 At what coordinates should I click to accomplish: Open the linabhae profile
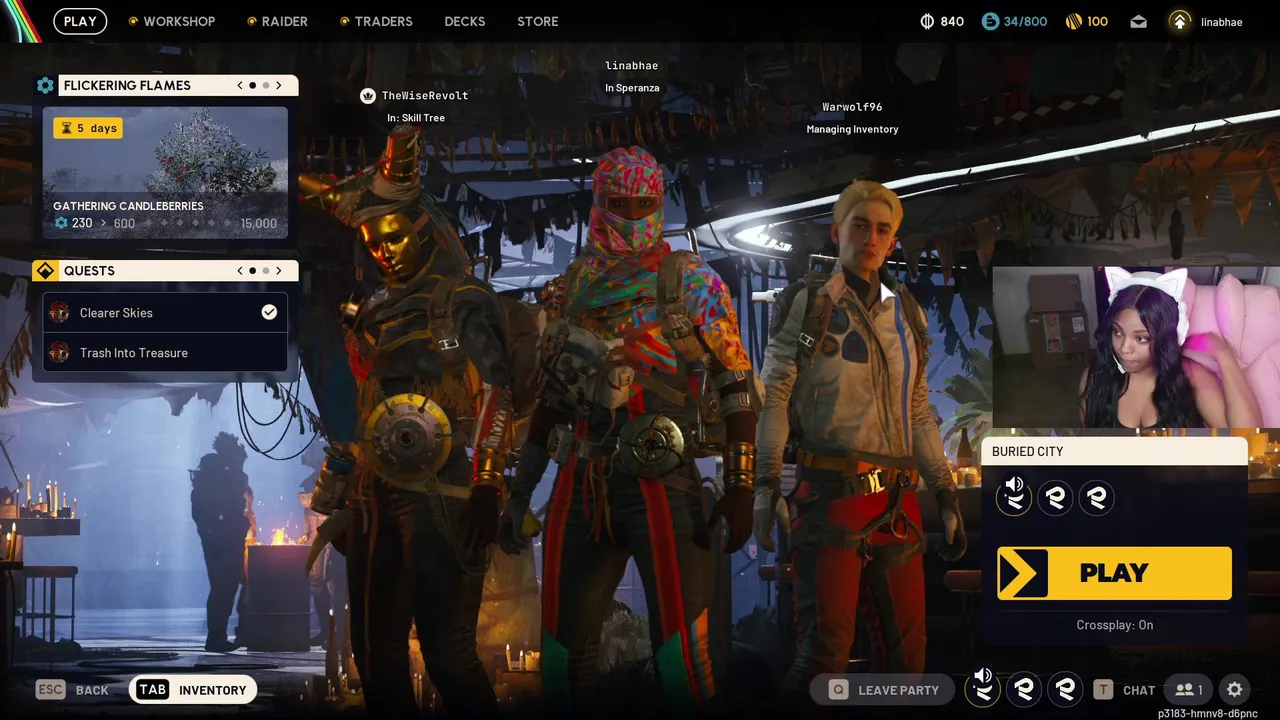(1208, 21)
